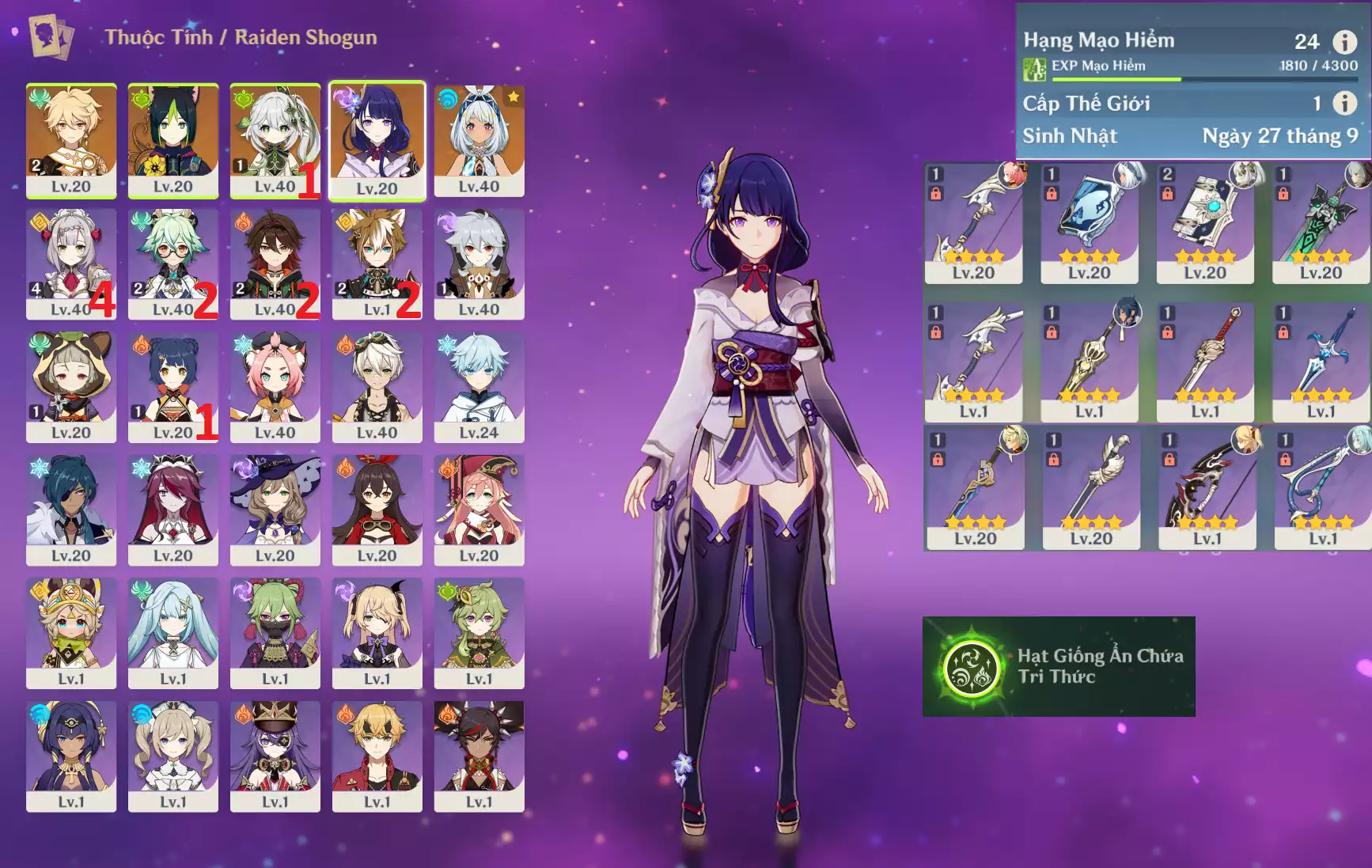This screenshot has width=1372, height=868.
Task: Select the Raiden Shogun character portrait
Action: pyautogui.click(x=377, y=140)
